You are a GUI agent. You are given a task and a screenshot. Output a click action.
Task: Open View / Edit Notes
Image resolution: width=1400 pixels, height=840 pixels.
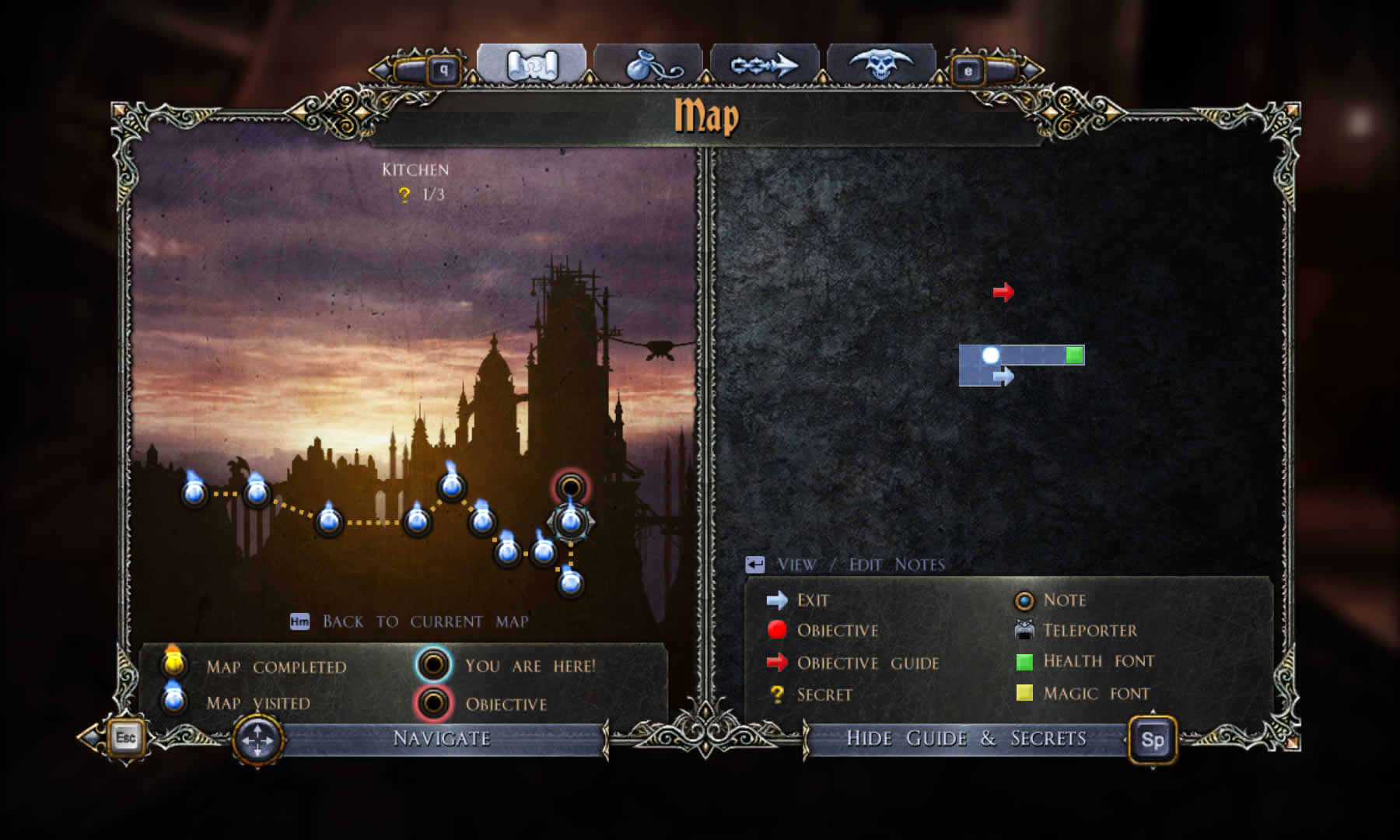859,565
